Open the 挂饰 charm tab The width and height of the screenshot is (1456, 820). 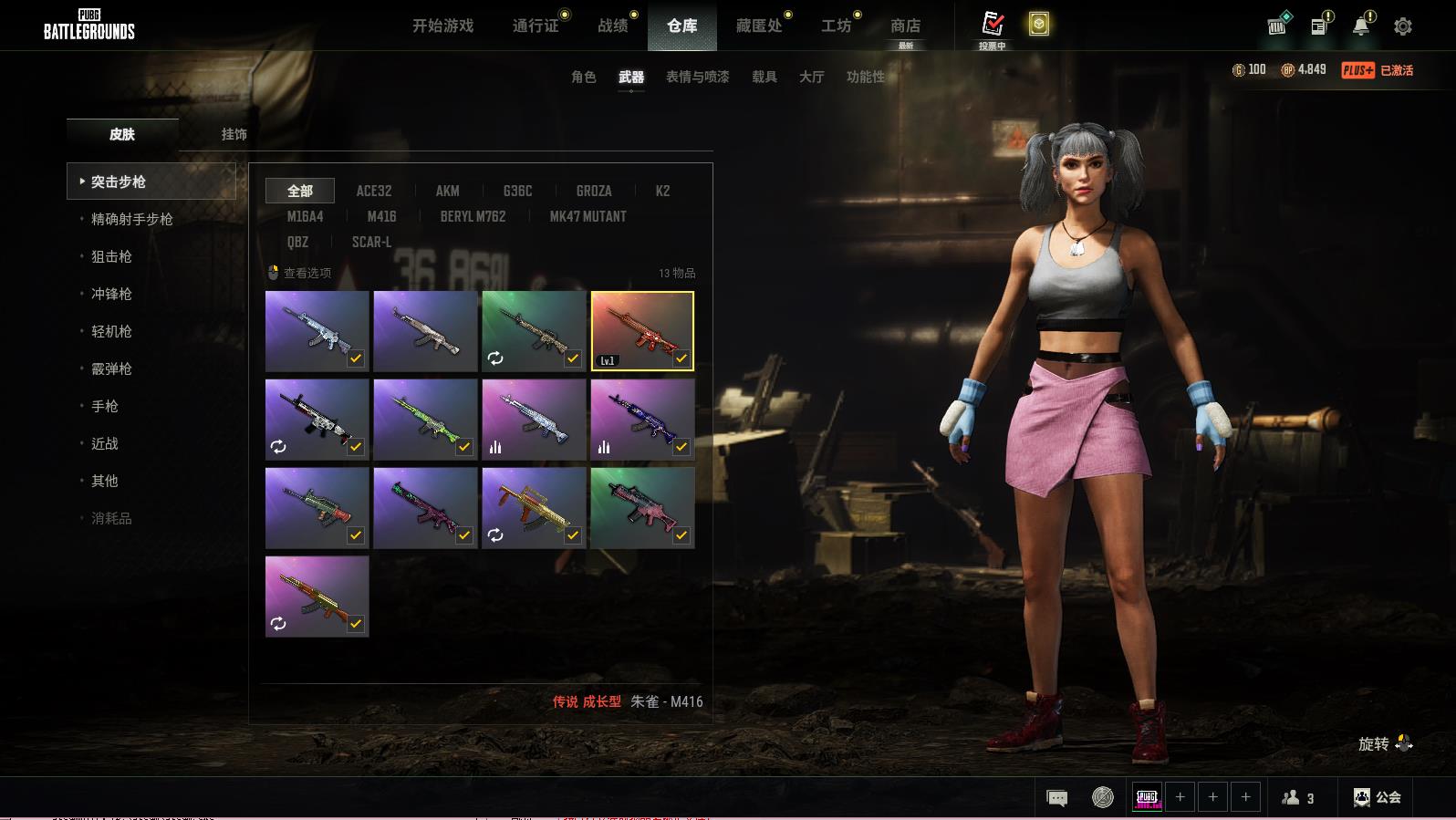pos(234,134)
